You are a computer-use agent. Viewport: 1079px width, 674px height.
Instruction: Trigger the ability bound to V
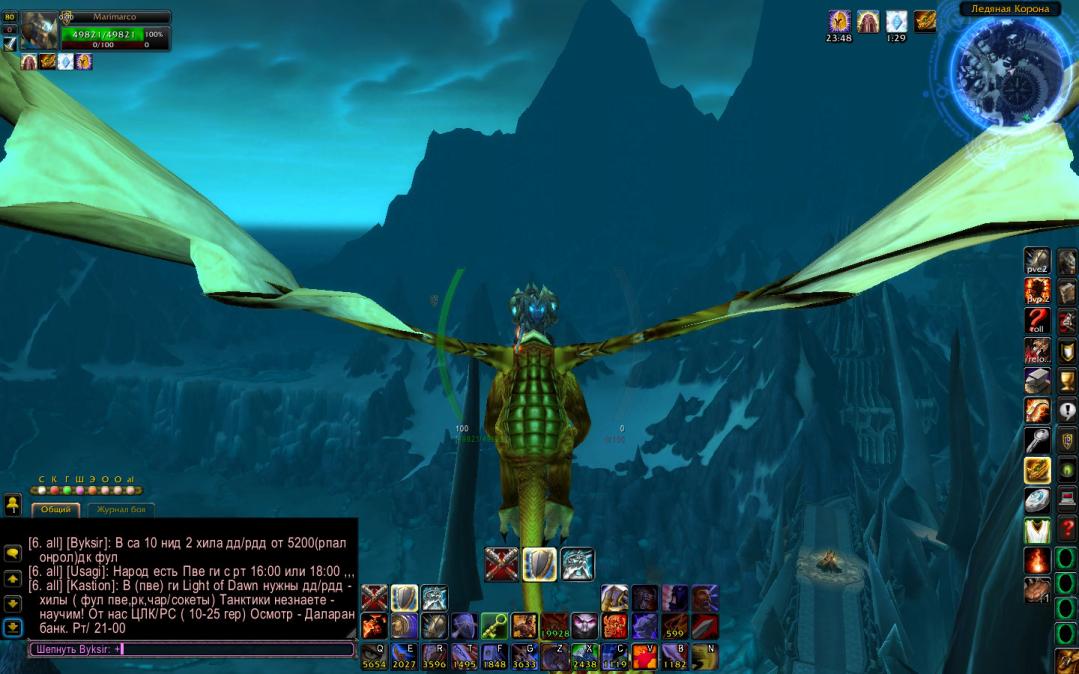pyautogui.click(x=644, y=656)
